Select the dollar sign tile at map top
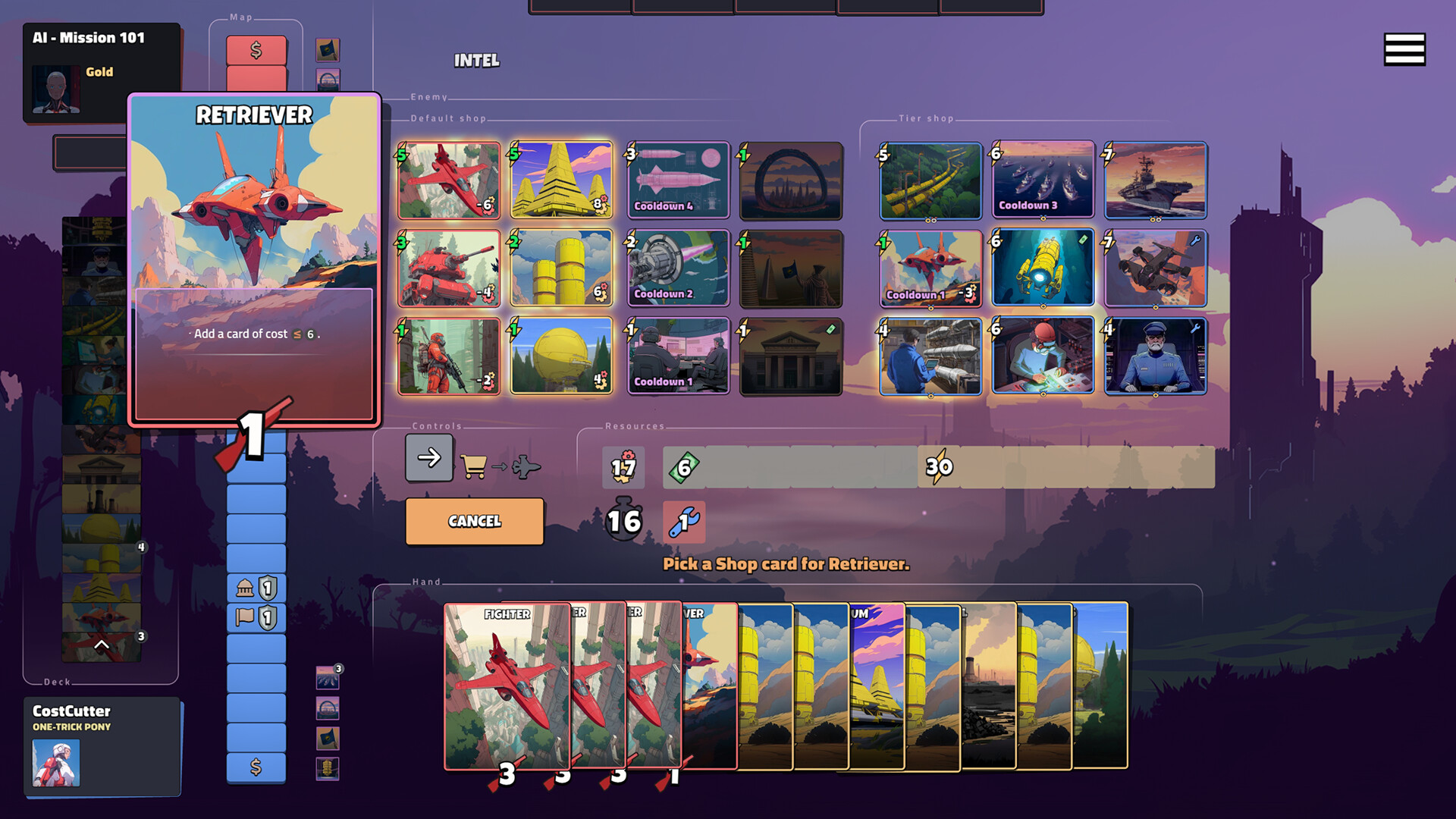Viewport: 1456px width, 819px height. (x=256, y=49)
